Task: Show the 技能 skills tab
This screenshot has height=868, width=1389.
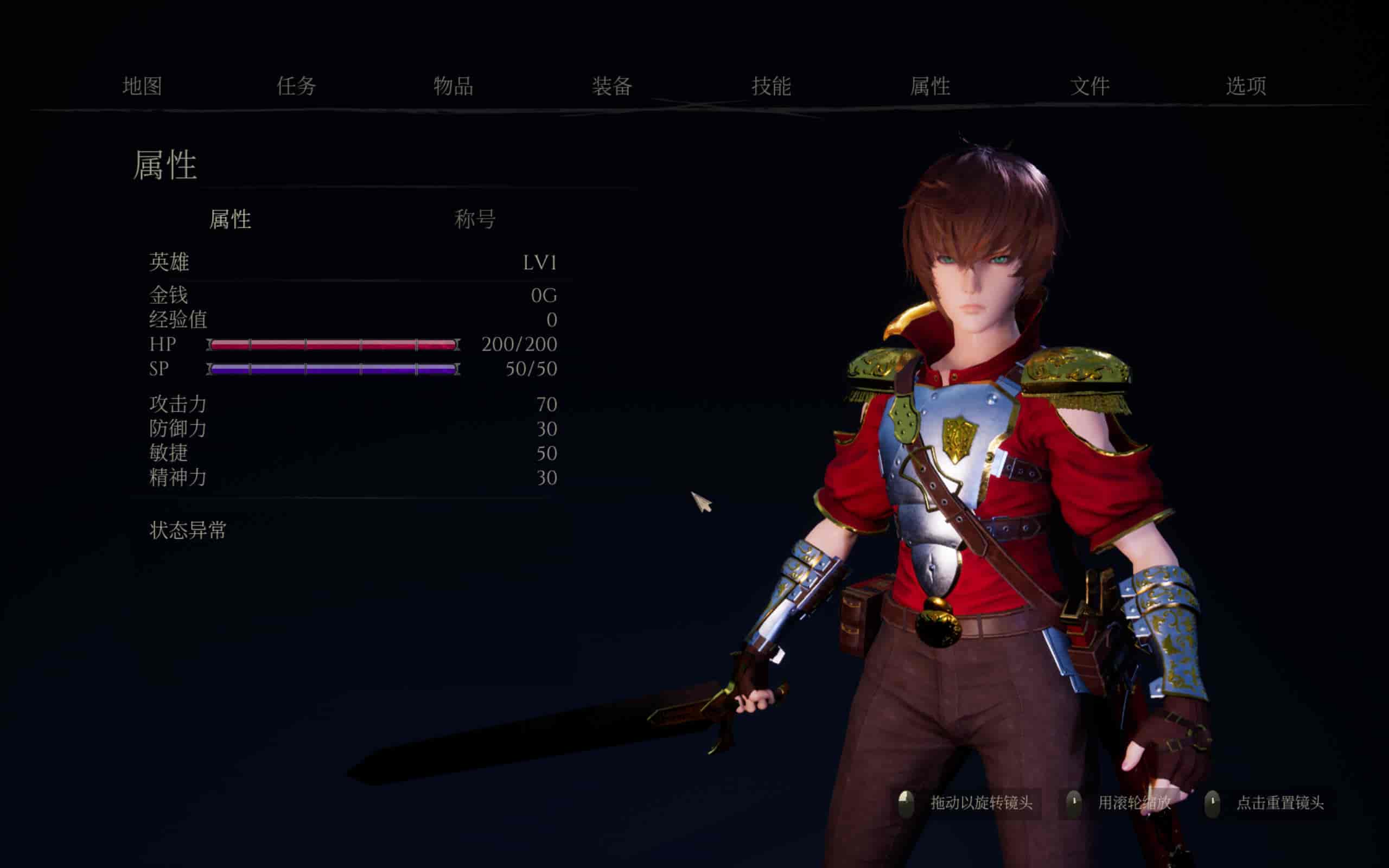Action: pos(771,86)
